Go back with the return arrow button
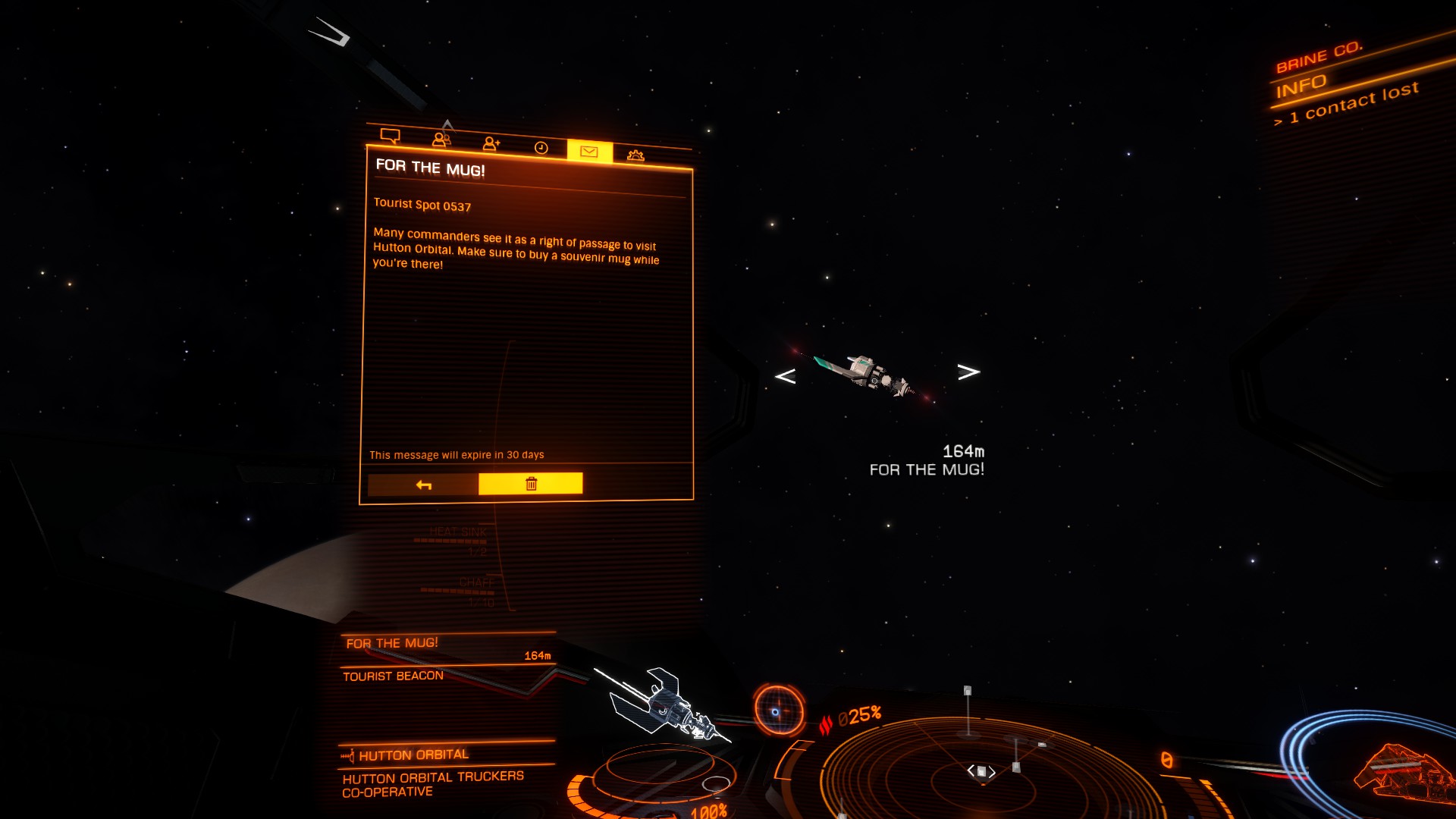The width and height of the screenshot is (1456, 819). [x=423, y=485]
